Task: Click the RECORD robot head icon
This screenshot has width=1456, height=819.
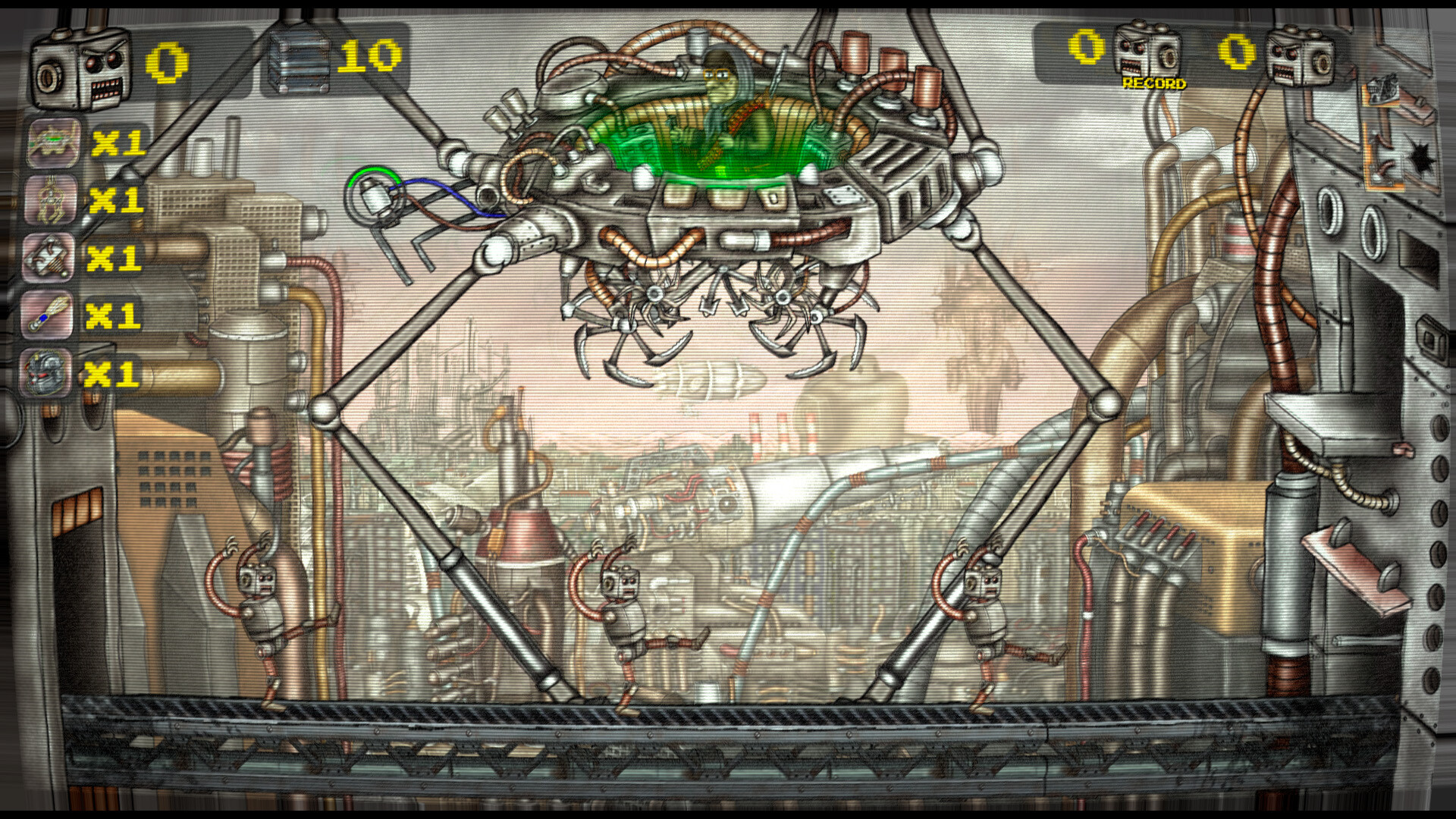Action: point(1149,49)
